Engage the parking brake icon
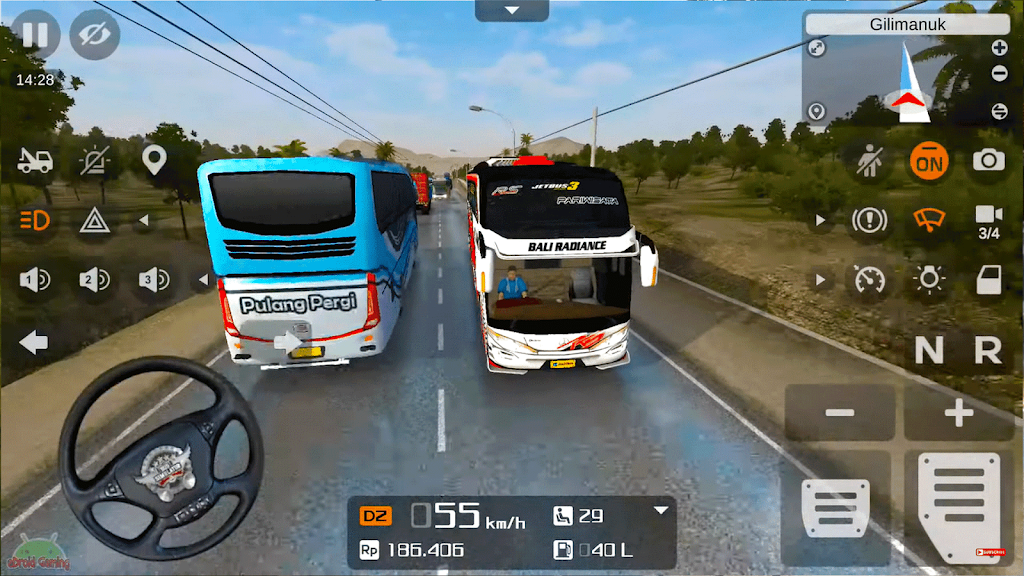Screen dimensions: 1024x576 click(869, 220)
